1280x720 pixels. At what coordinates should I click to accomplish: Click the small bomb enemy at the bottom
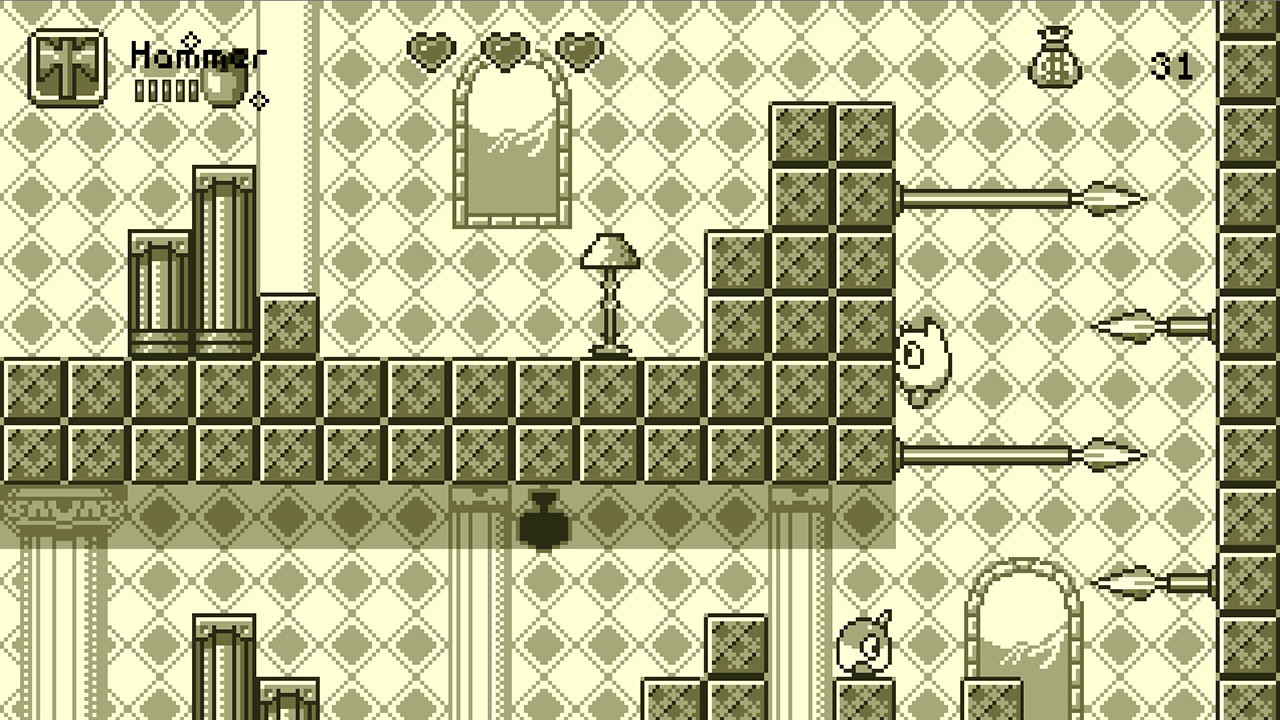coord(862,645)
